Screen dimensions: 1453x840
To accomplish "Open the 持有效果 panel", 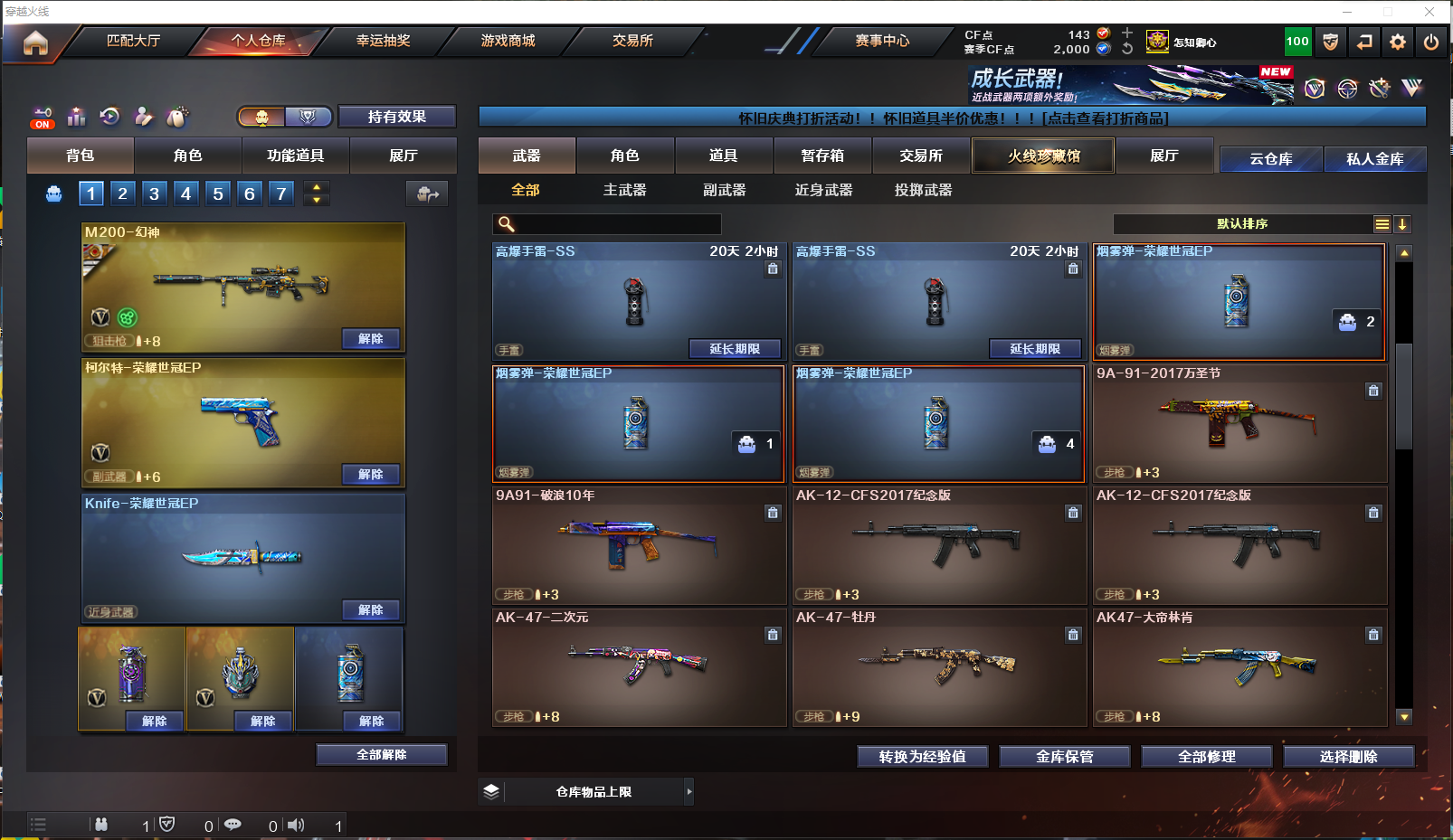I will pyautogui.click(x=396, y=117).
